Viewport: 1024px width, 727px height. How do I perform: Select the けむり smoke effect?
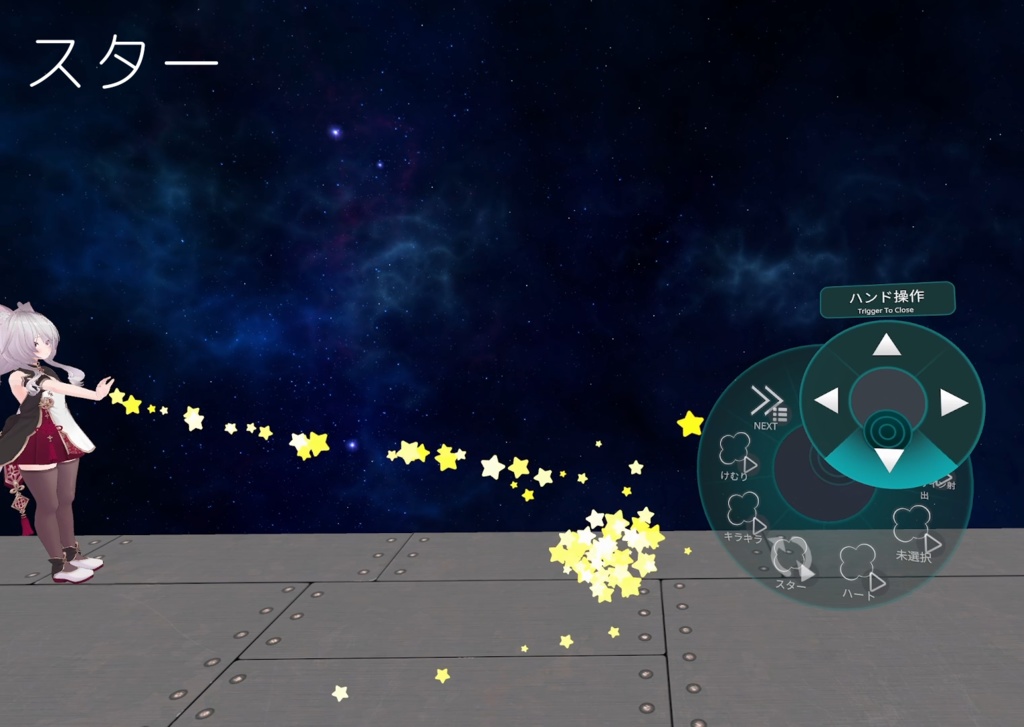[738, 455]
